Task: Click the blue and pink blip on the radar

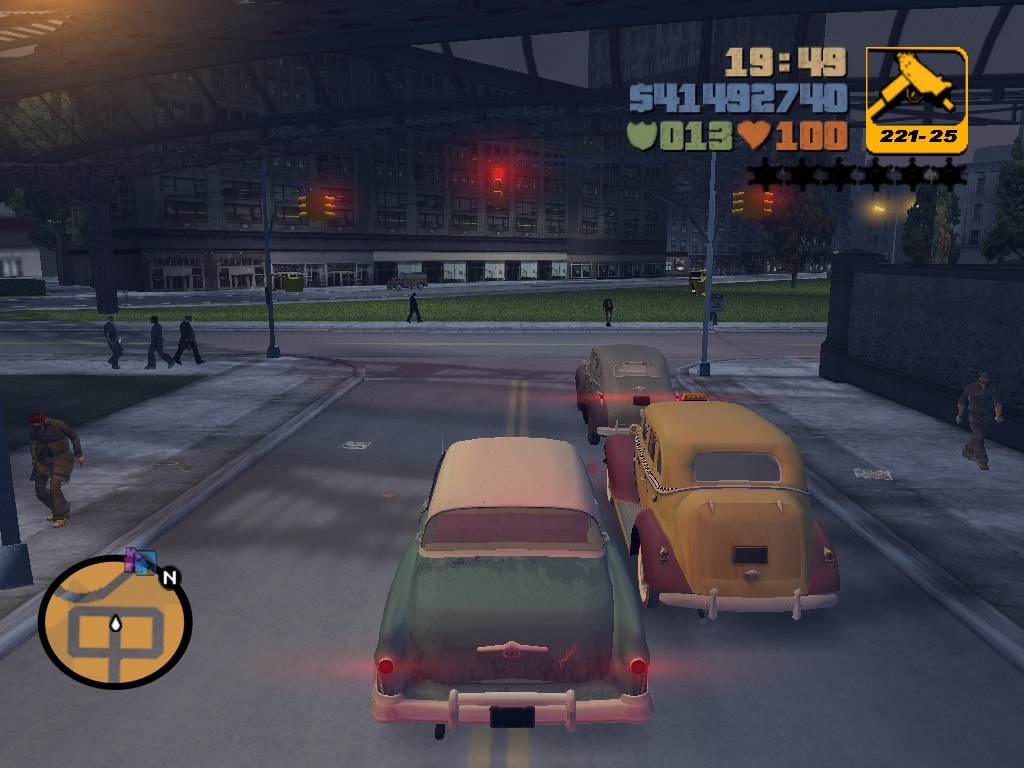Action: pyautogui.click(x=140, y=561)
